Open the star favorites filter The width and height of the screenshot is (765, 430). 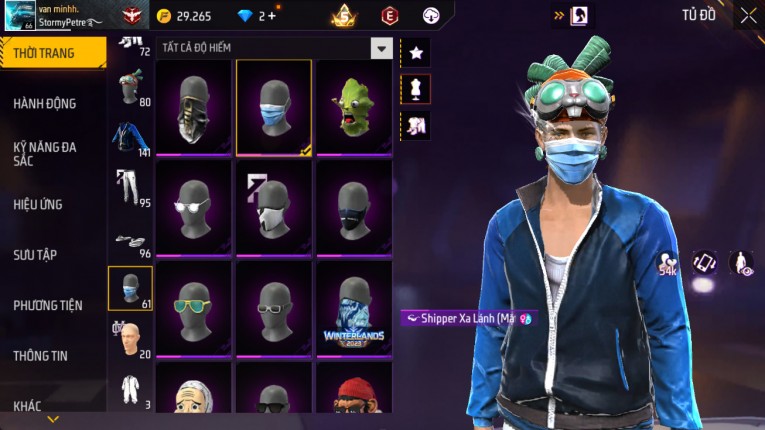(x=416, y=52)
